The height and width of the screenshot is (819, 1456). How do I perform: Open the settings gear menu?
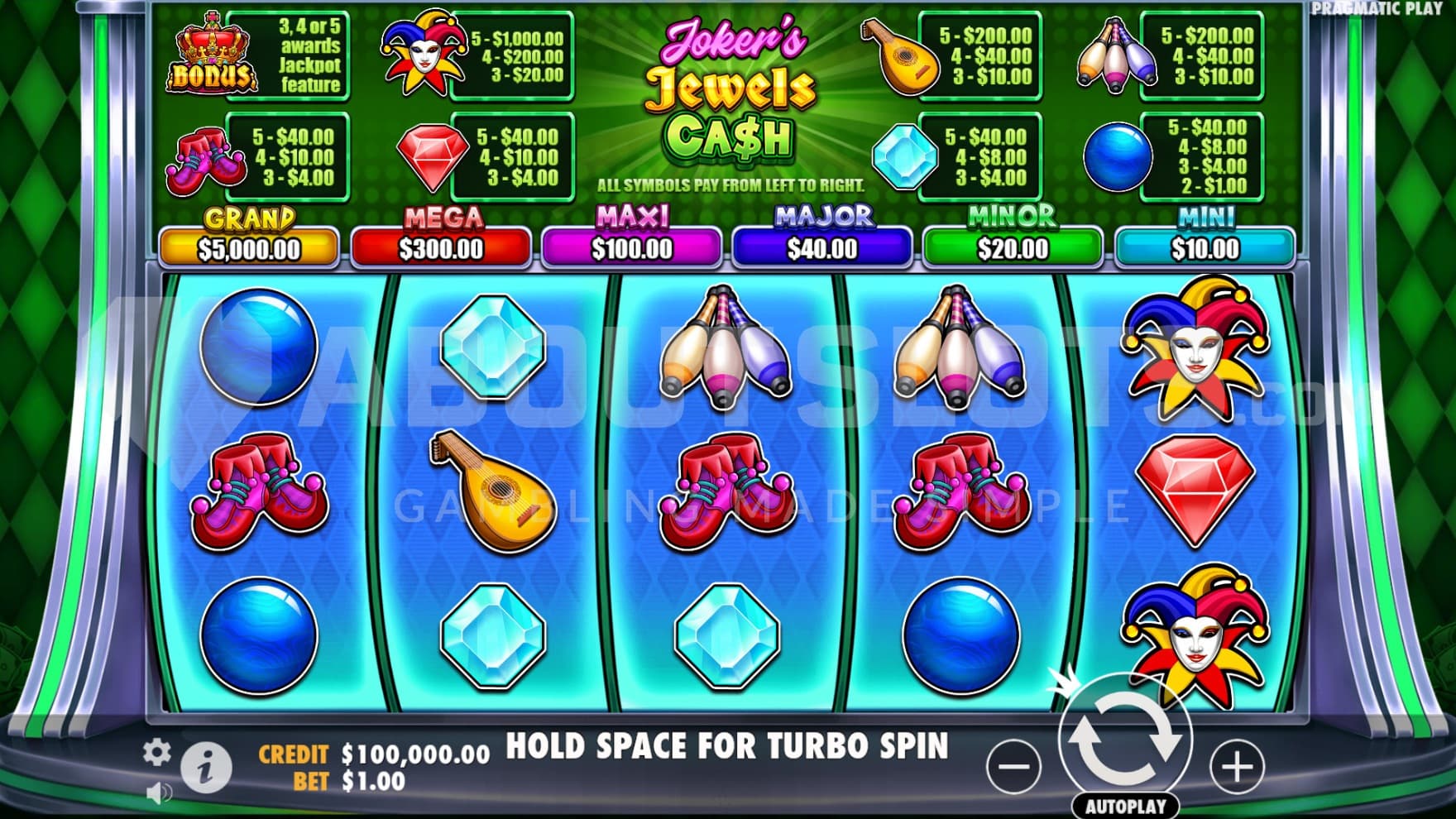pyautogui.click(x=156, y=752)
